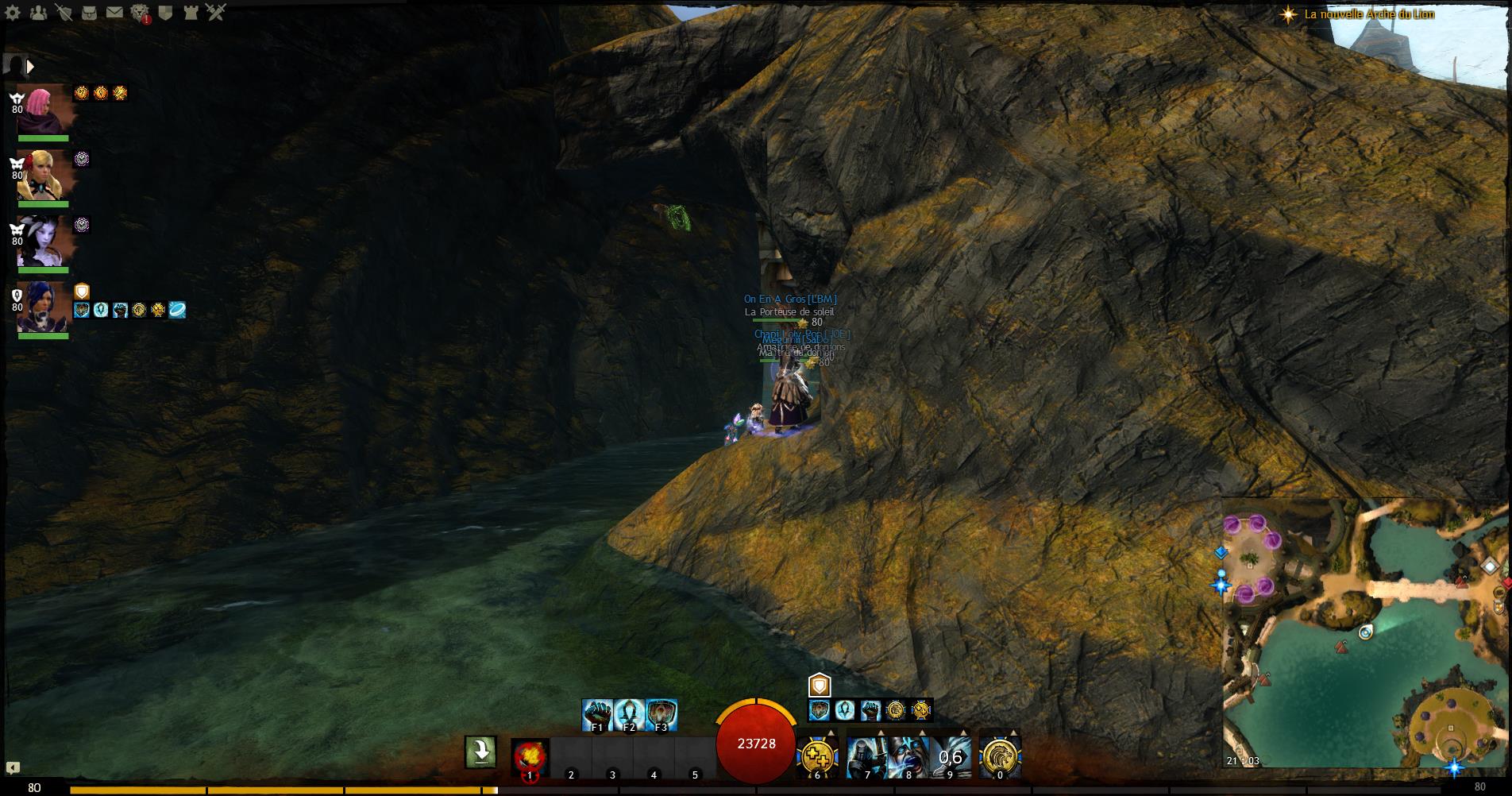
Task: Open the Black Lion trading post icon
Action: click(140, 13)
